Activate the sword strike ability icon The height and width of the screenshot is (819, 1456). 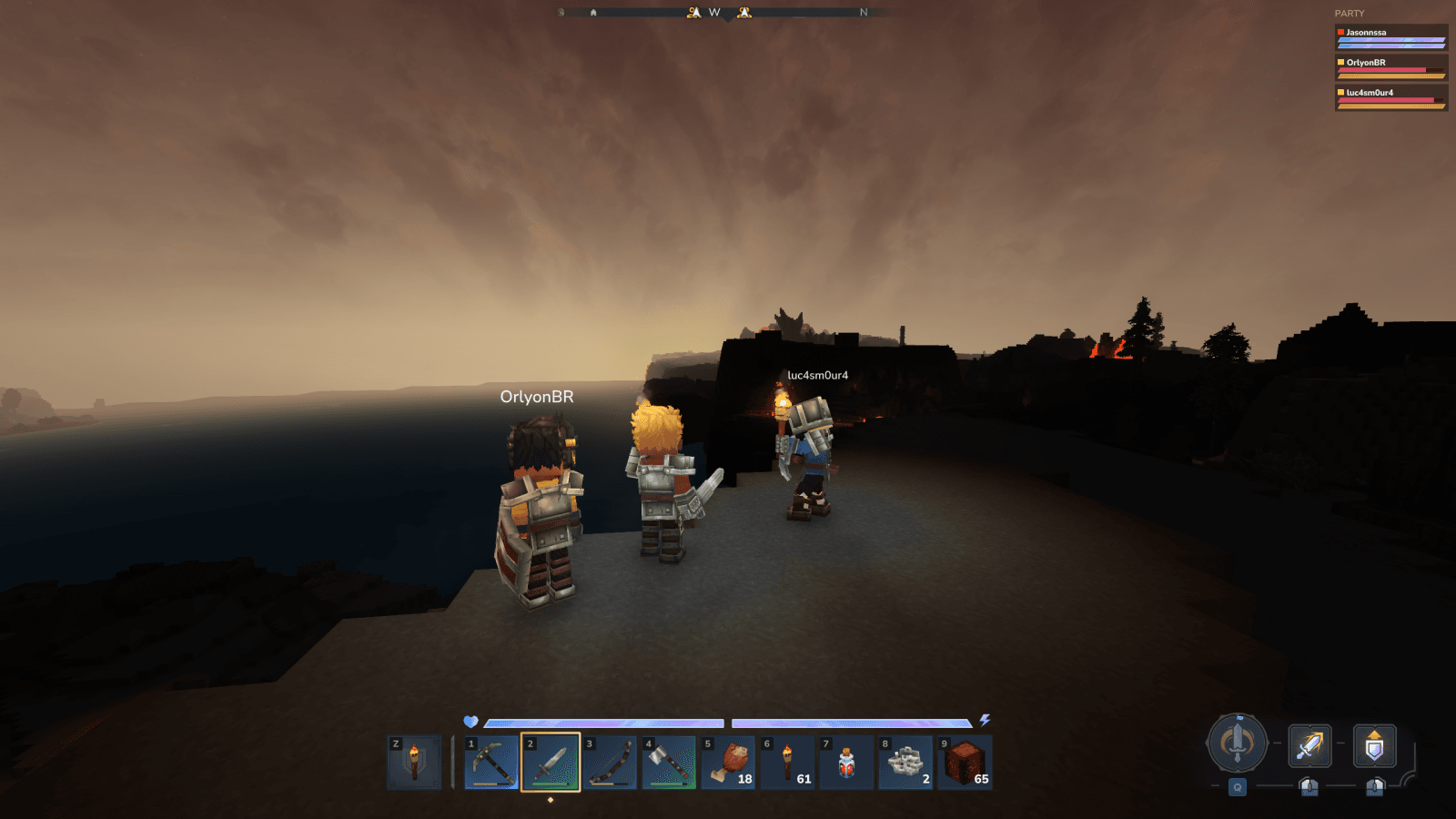(x=1308, y=746)
